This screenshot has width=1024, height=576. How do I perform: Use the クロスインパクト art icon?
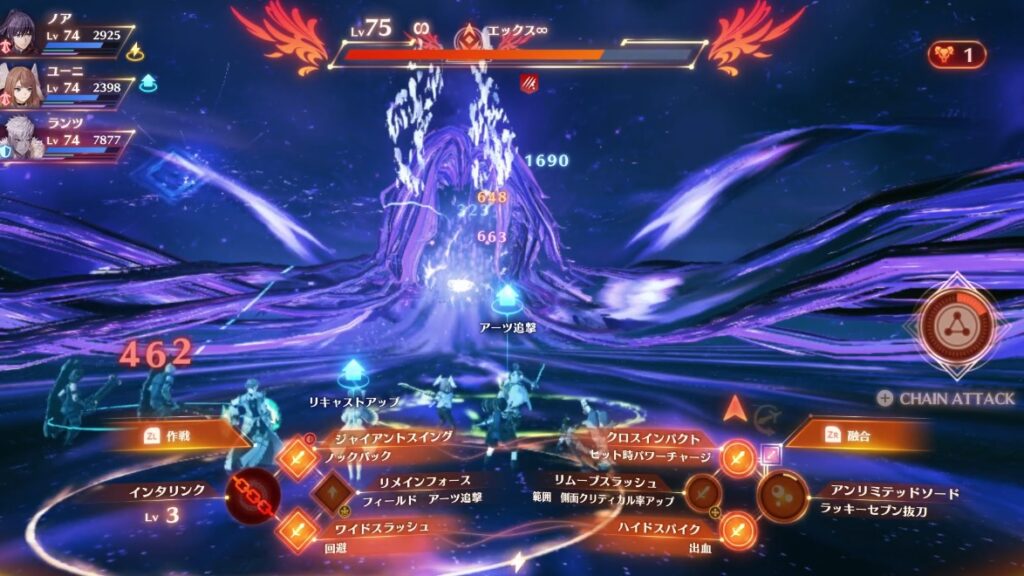(x=737, y=458)
